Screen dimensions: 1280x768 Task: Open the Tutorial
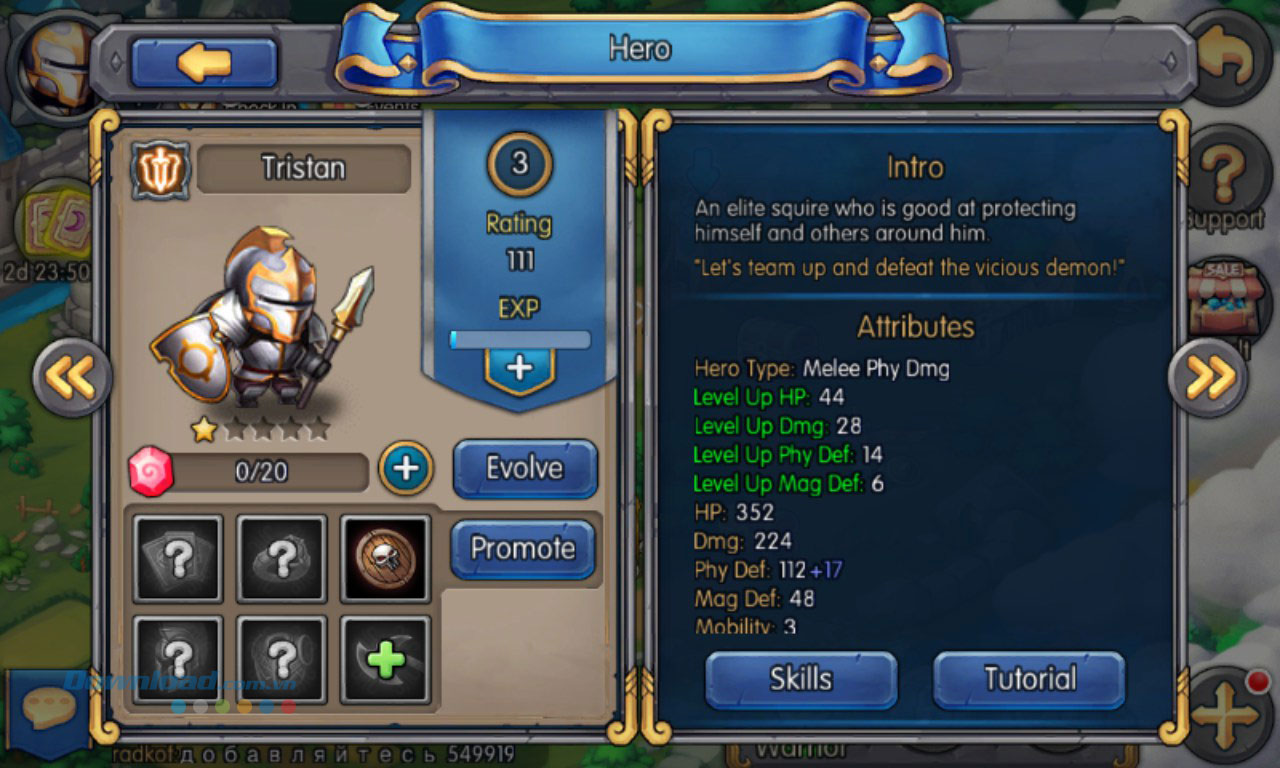[1028, 677]
